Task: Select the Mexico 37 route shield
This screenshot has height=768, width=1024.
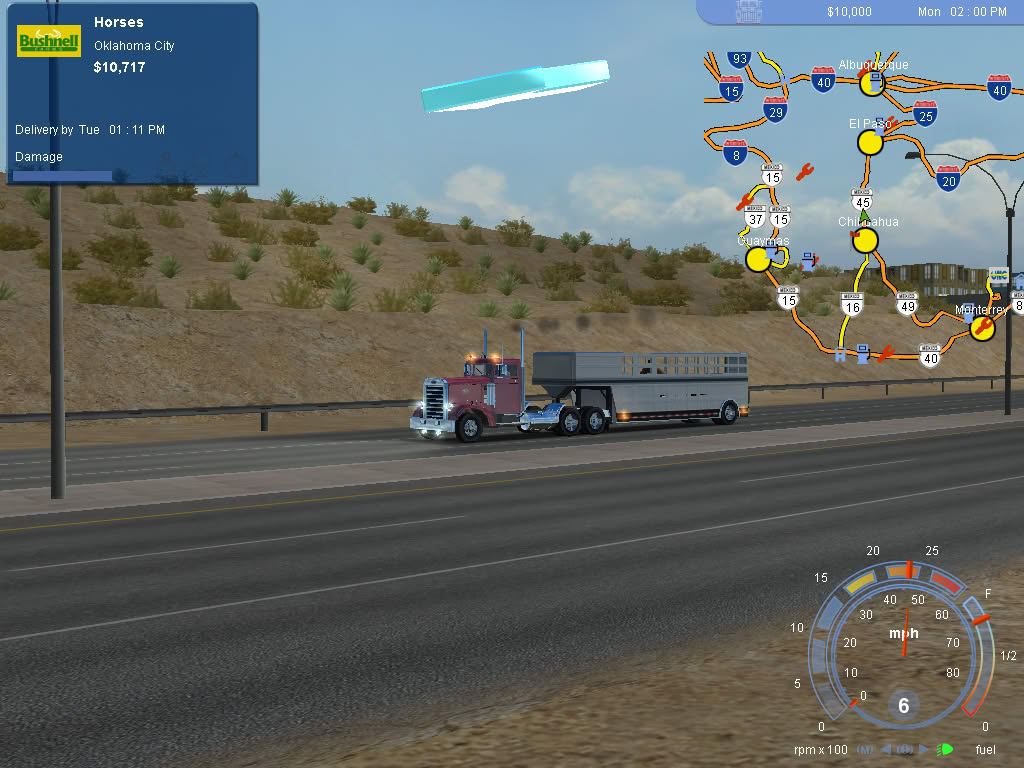Action: tap(755, 215)
